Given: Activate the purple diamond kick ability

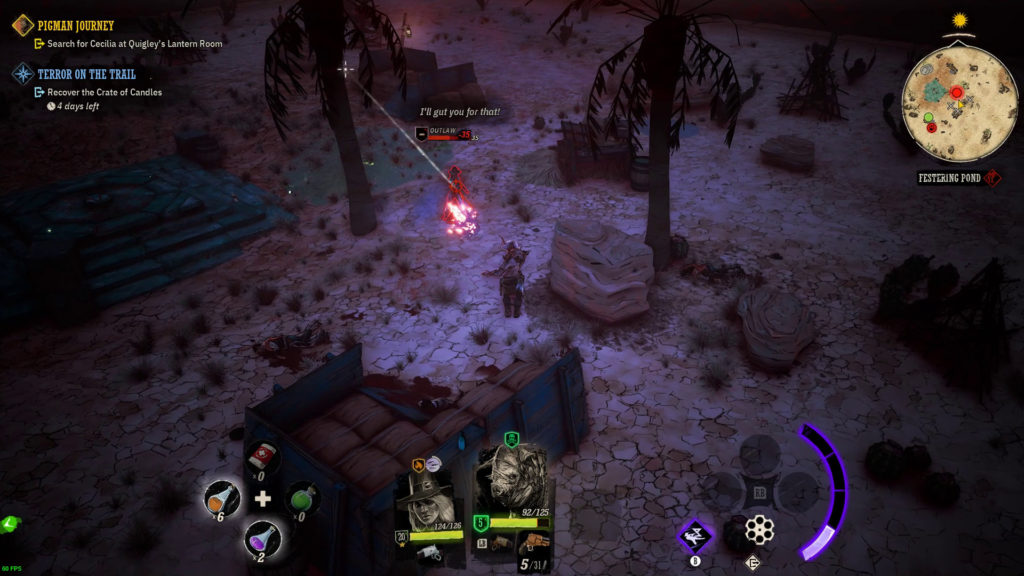Looking at the screenshot, I should click(695, 536).
